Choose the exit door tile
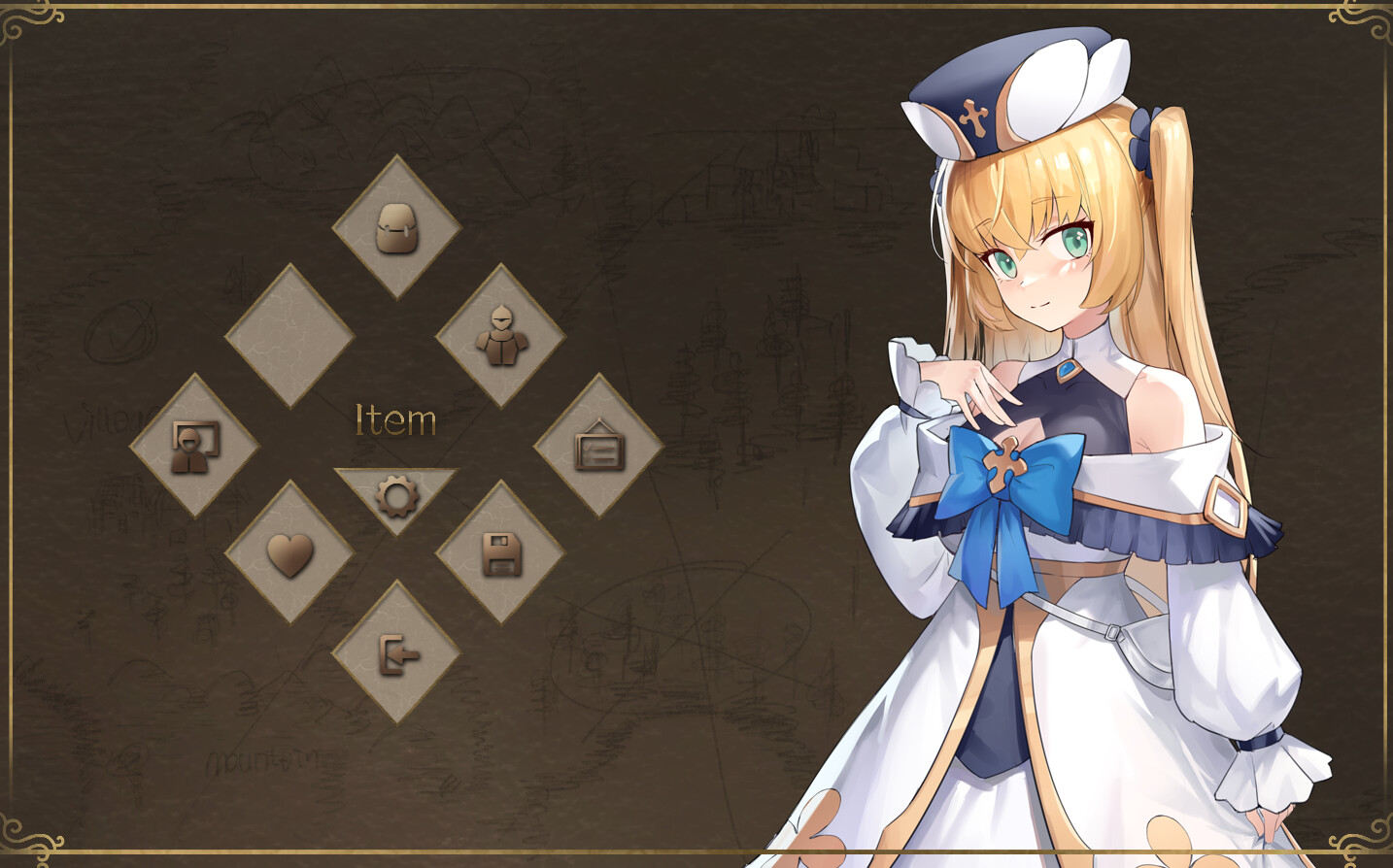Screen dimensions: 1393x868 coord(396,653)
